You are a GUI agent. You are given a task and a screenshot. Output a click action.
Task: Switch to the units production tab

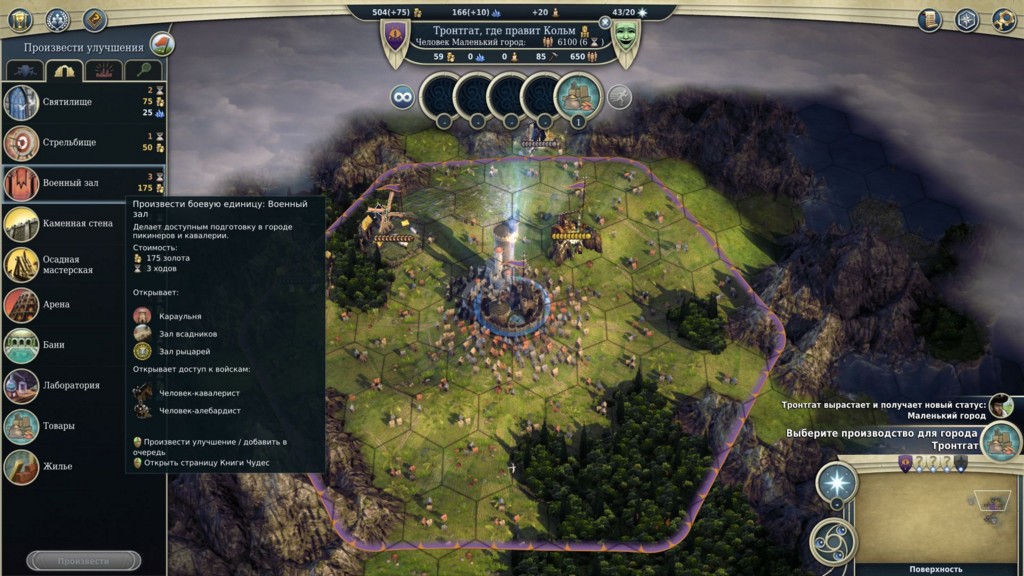25,71
